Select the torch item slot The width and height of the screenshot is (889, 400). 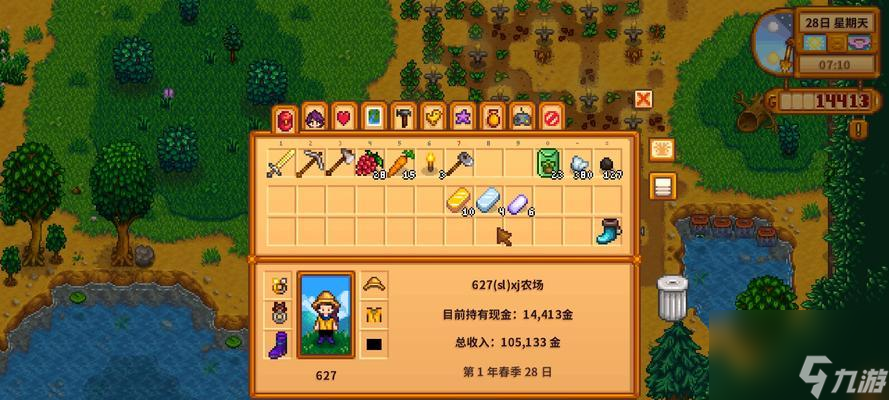[430, 164]
